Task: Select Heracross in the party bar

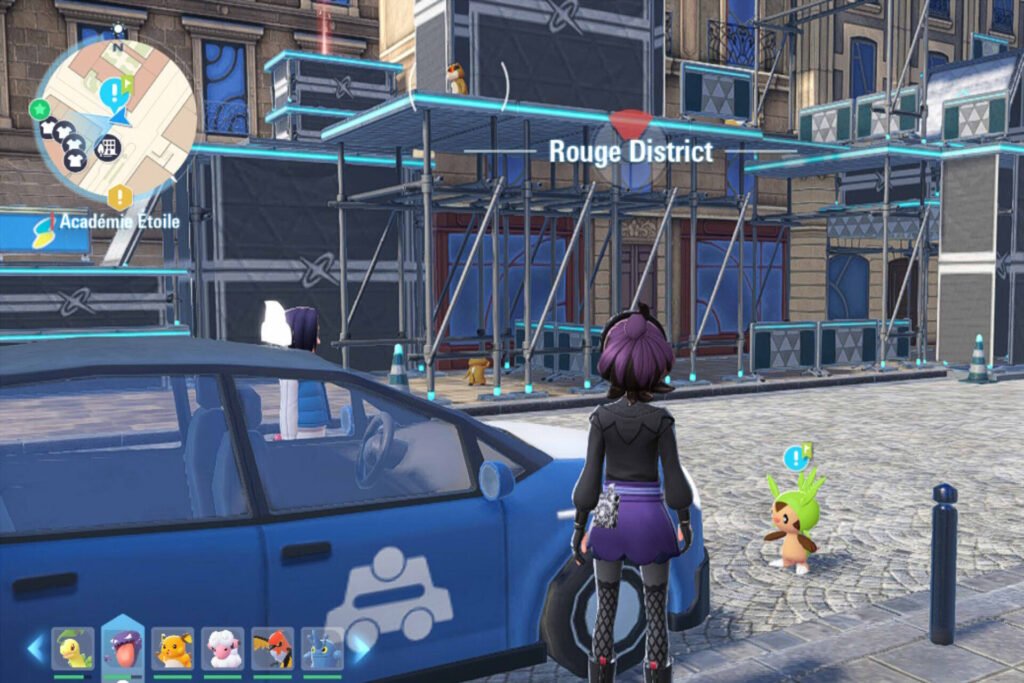Action: (x=322, y=648)
